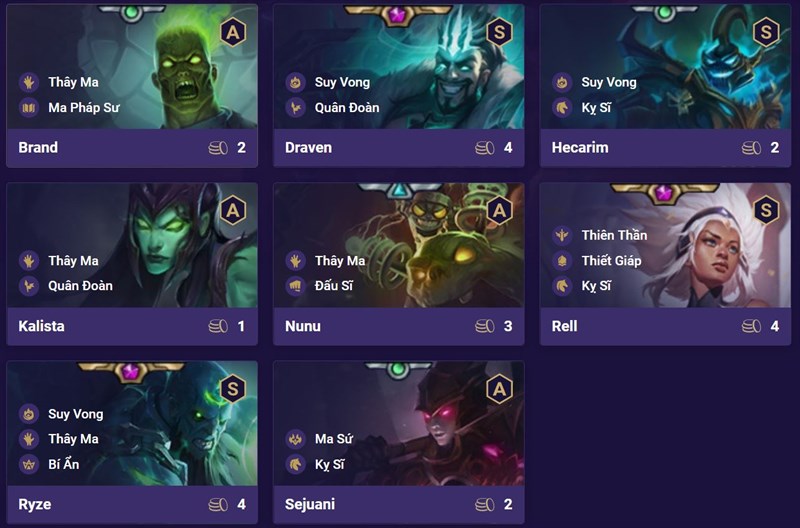This screenshot has width=800, height=528.
Task: Click Brand's Ma Pháp Sư trait
Action: click(x=83, y=108)
